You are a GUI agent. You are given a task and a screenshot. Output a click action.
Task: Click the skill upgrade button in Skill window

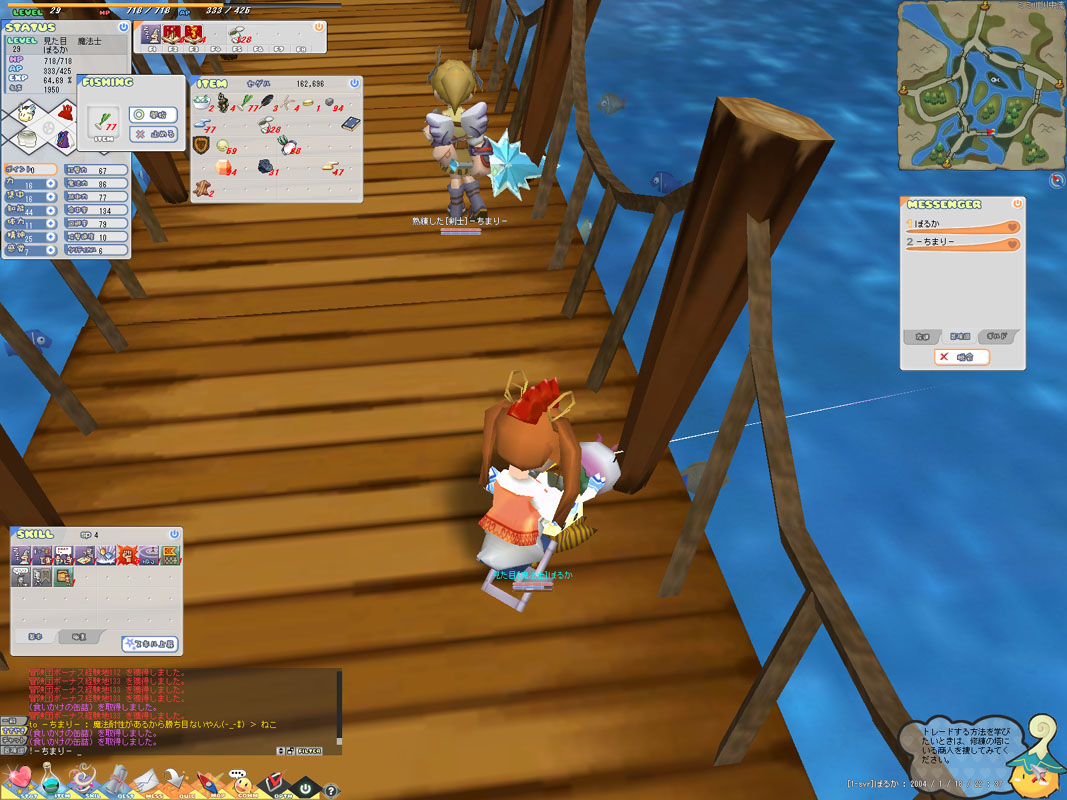point(150,644)
